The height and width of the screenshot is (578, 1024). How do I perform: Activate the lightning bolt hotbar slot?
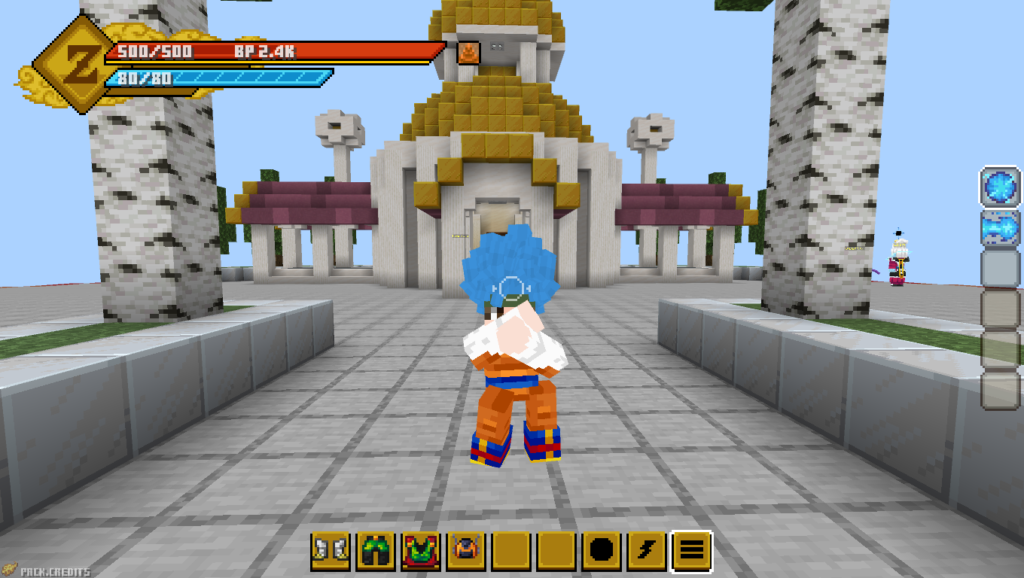coord(646,551)
